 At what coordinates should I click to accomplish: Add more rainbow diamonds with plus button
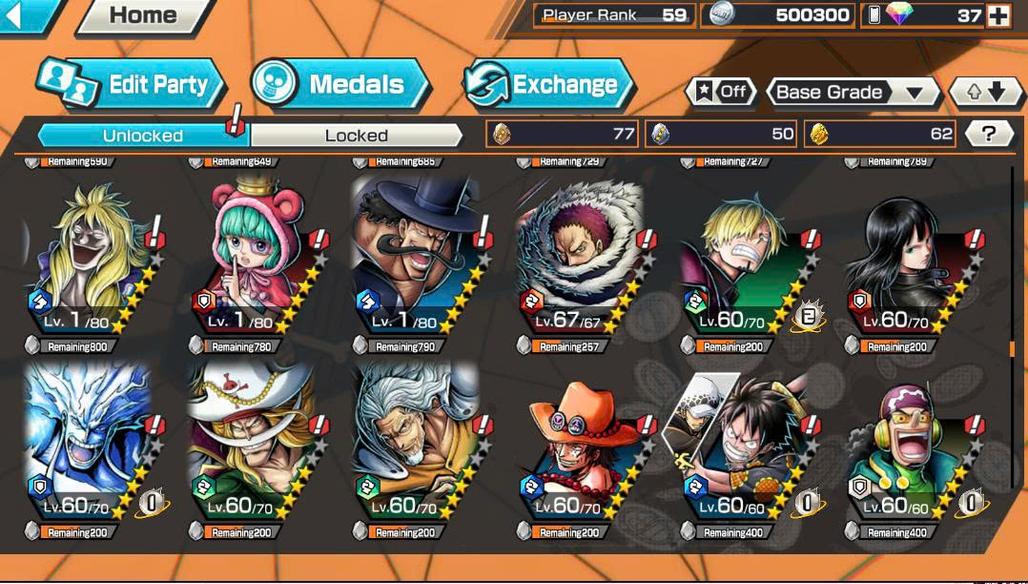pos(997,15)
